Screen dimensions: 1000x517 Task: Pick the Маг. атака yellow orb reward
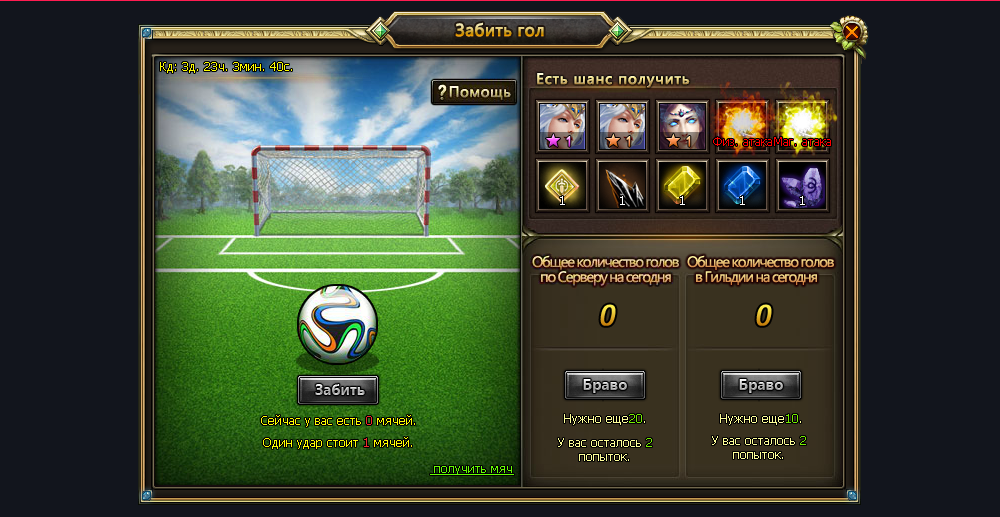pos(802,124)
